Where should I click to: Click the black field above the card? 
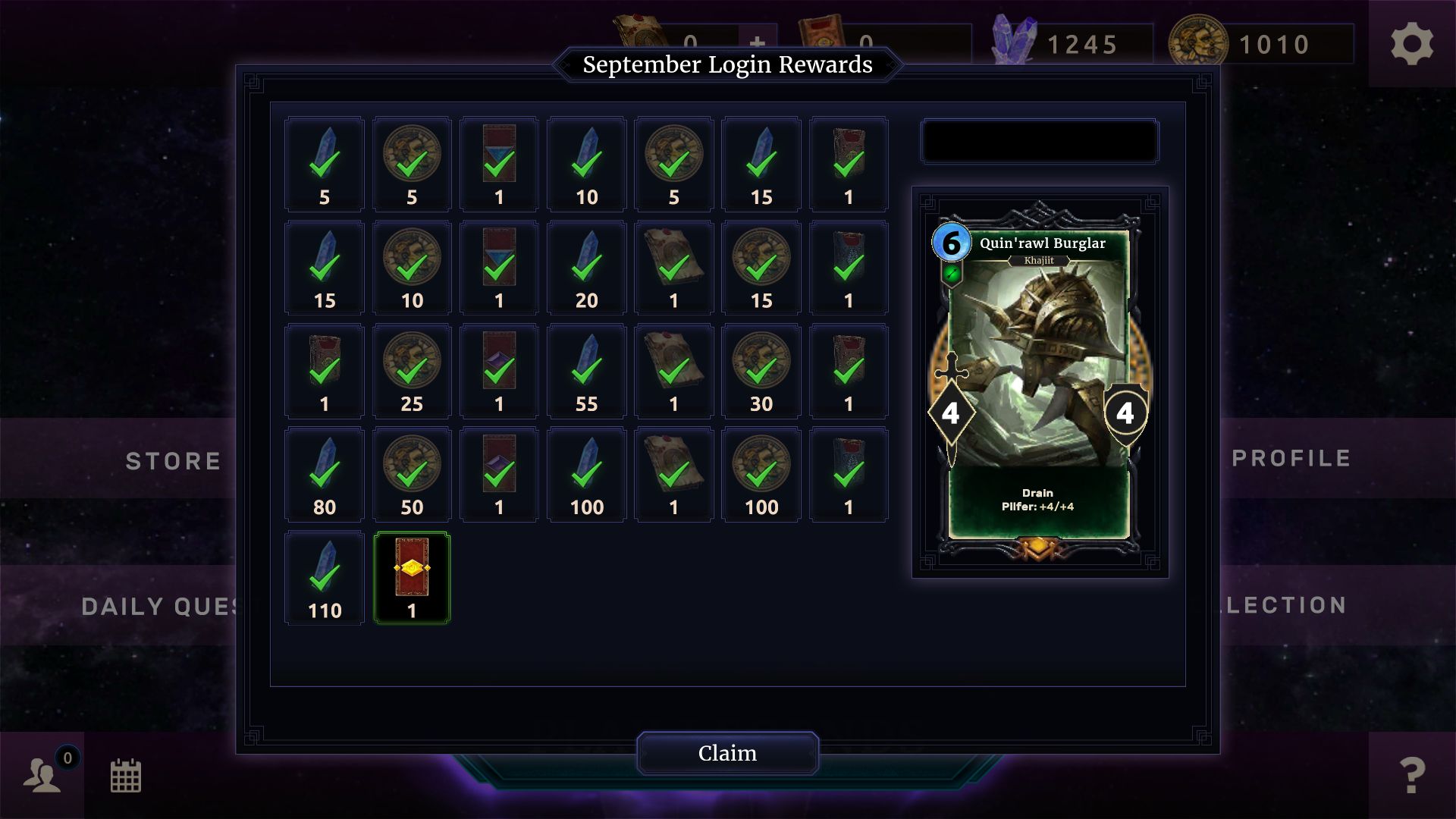pyautogui.click(x=1039, y=141)
